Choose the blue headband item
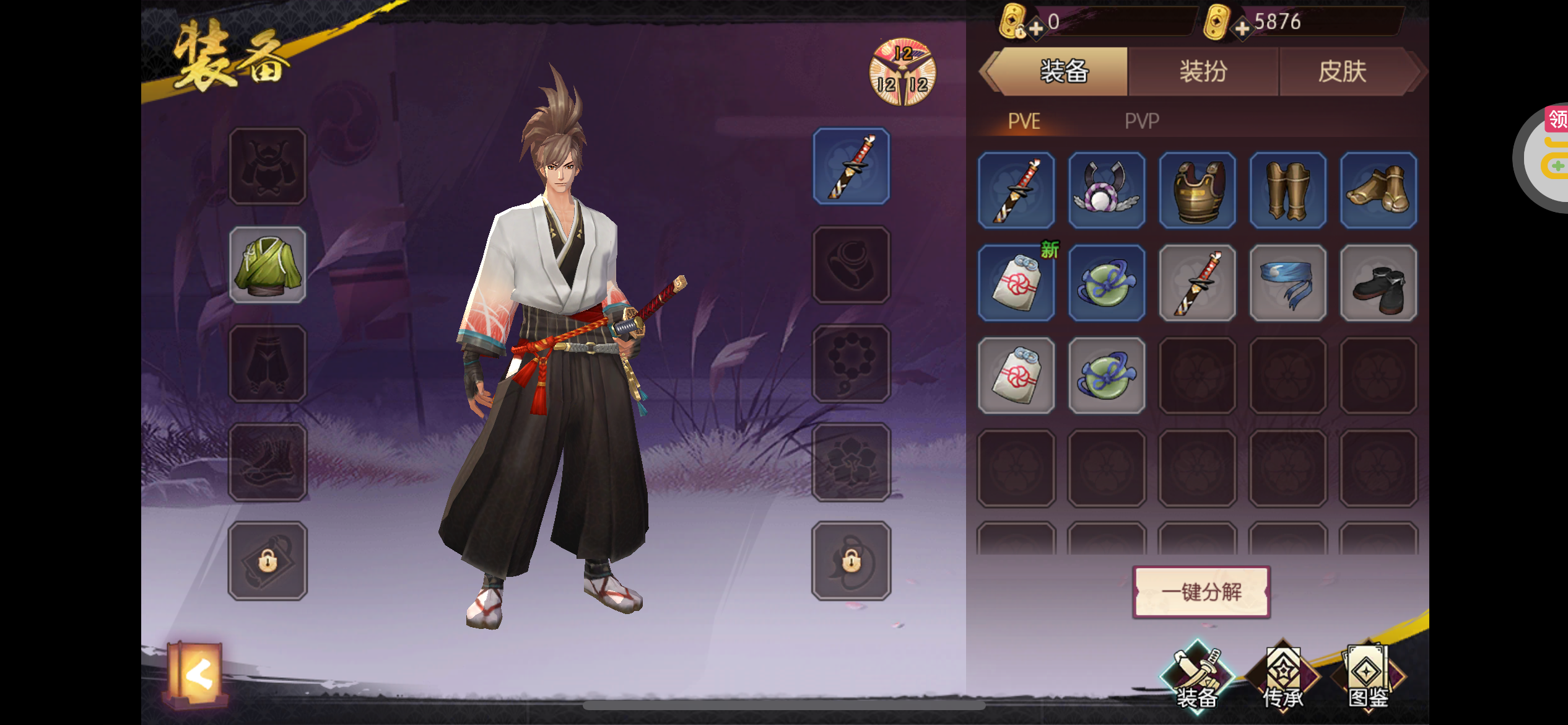The height and width of the screenshot is (725, 1568). click(1288, 283)
